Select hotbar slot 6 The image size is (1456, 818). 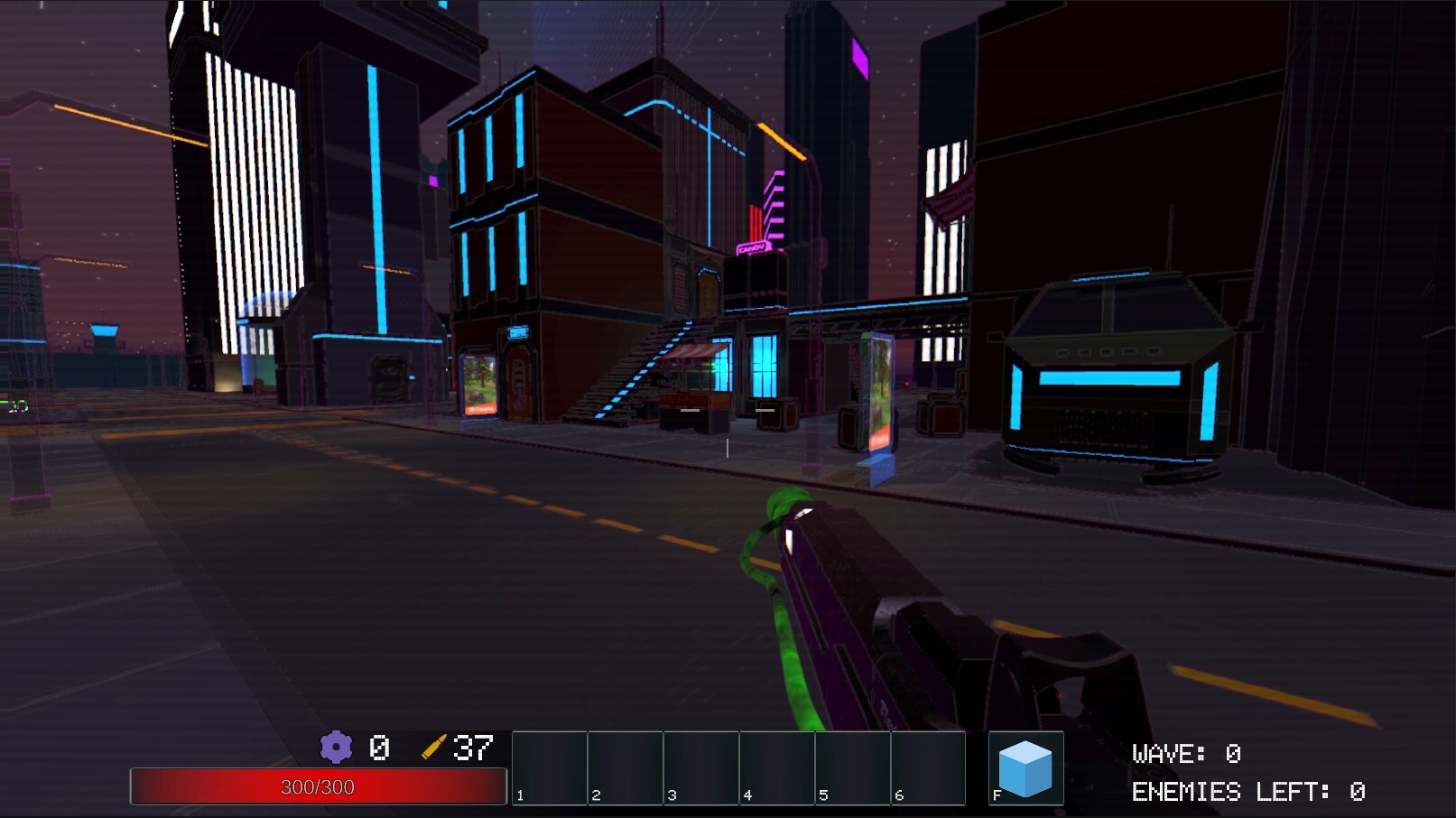click(929, 766)
